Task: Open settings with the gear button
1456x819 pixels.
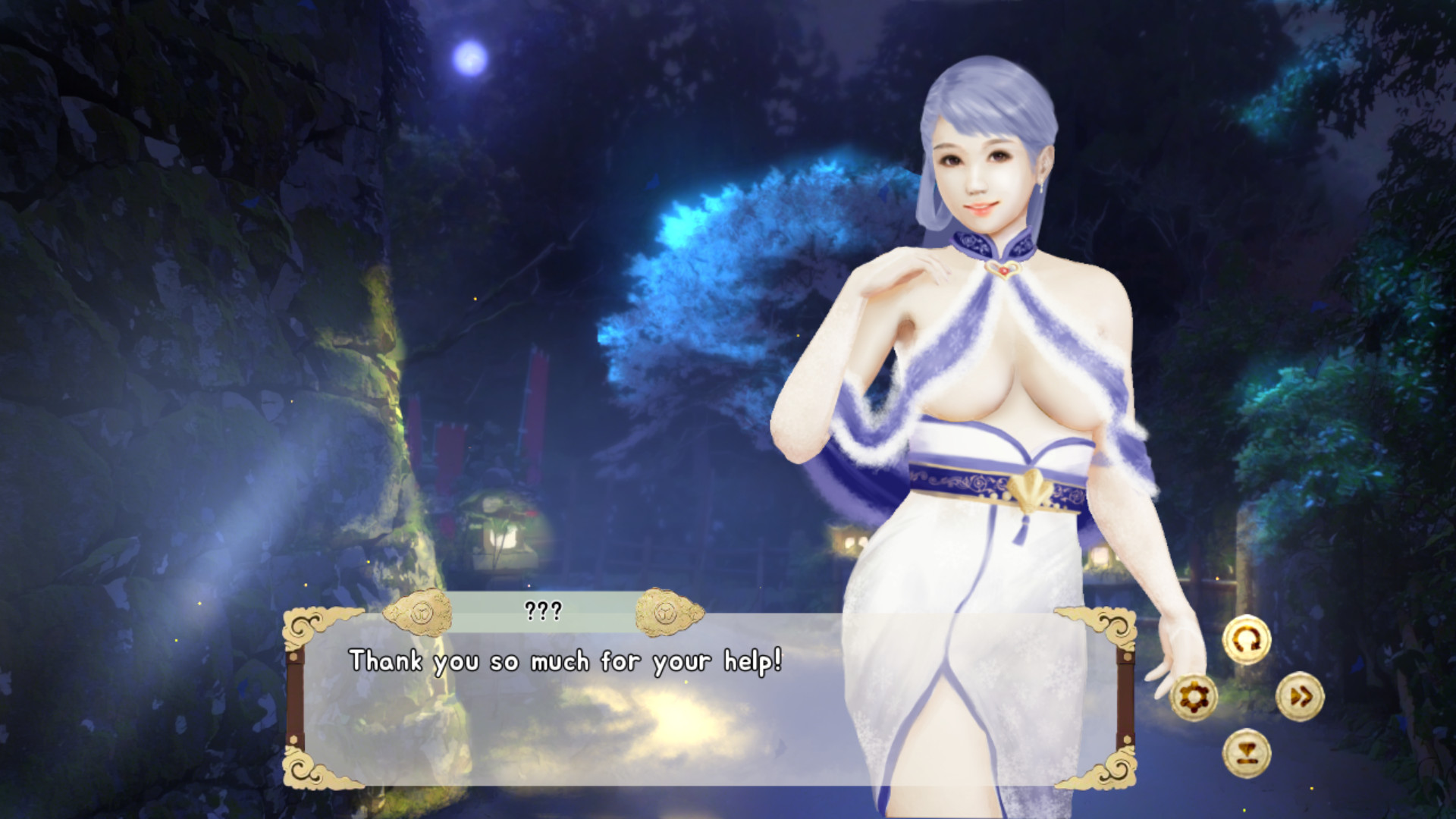Action: point(1194,697)
